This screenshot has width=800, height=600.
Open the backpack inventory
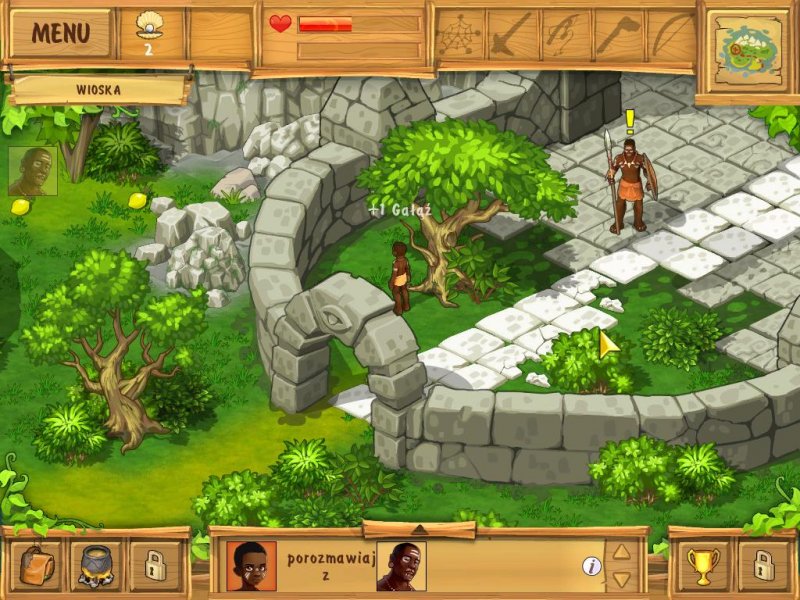tap(40, 567)
